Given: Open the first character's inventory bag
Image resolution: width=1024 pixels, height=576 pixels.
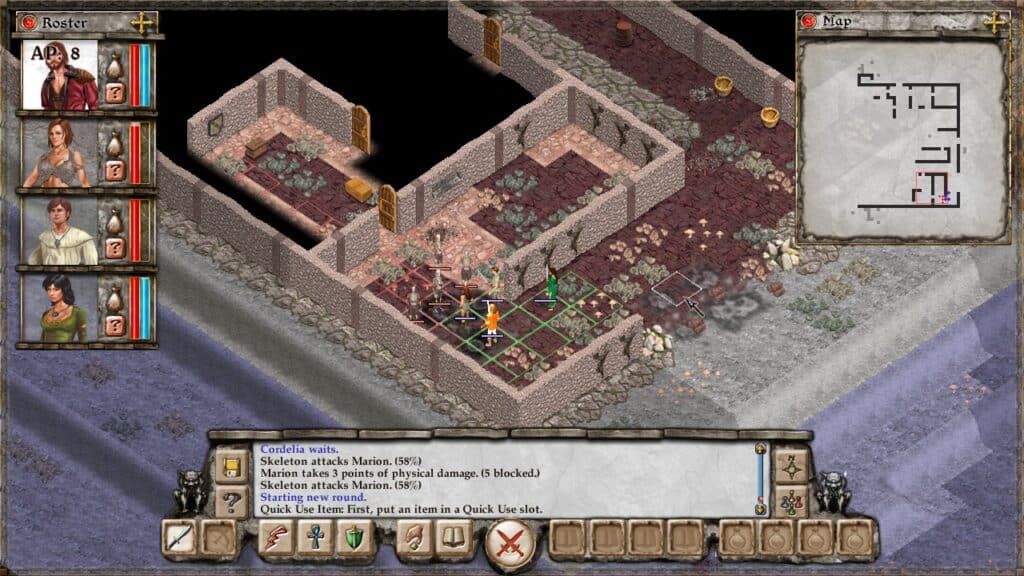Looking at the screenshot, I should [x=114, y=62].
